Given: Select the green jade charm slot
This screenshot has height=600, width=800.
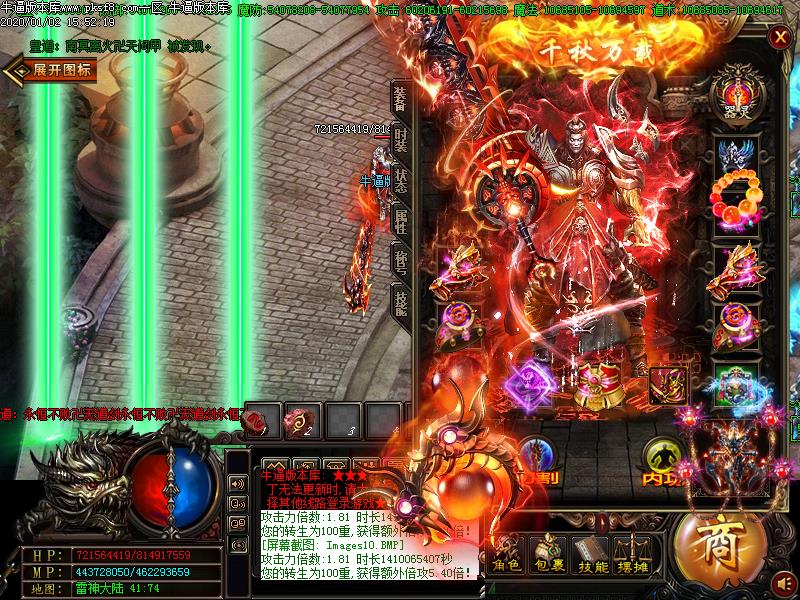Looking at the screenshot, I should pos(737,384).
